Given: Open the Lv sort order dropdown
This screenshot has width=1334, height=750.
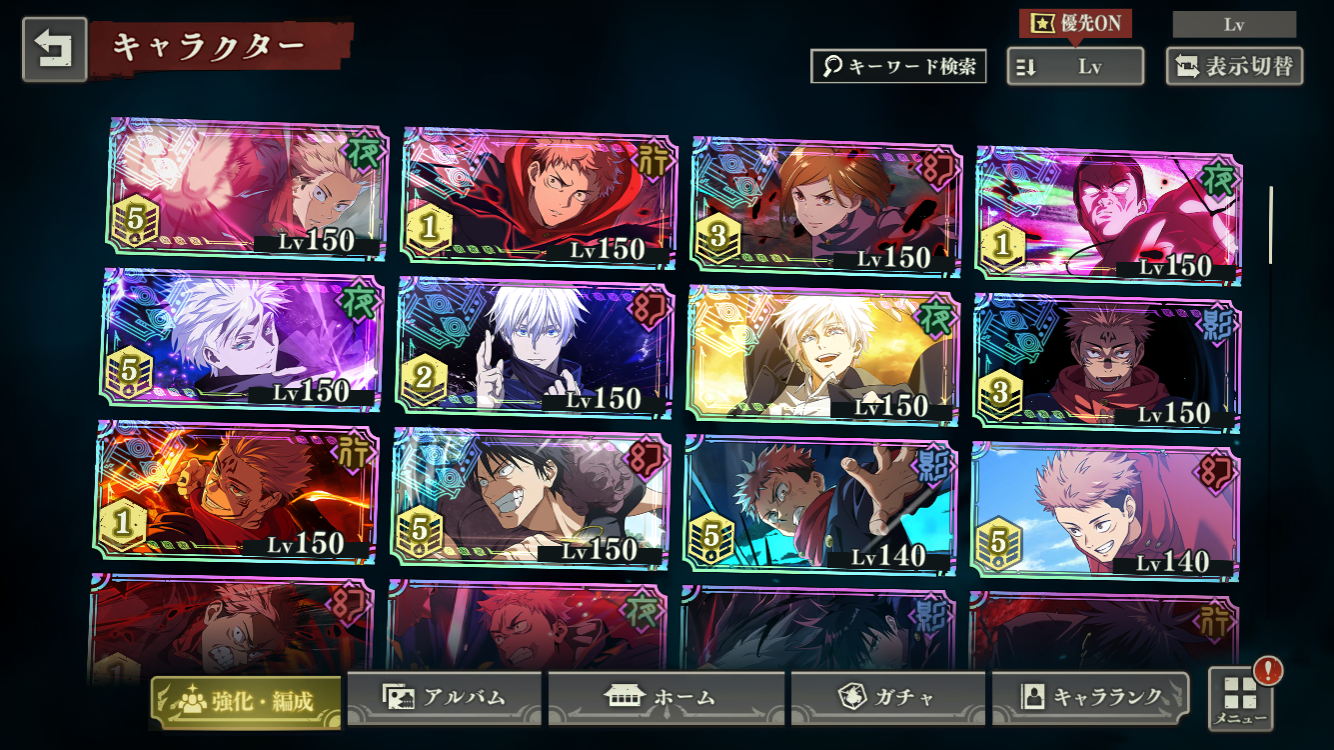Looking at the screenshot, I should tap(1075, 67).
